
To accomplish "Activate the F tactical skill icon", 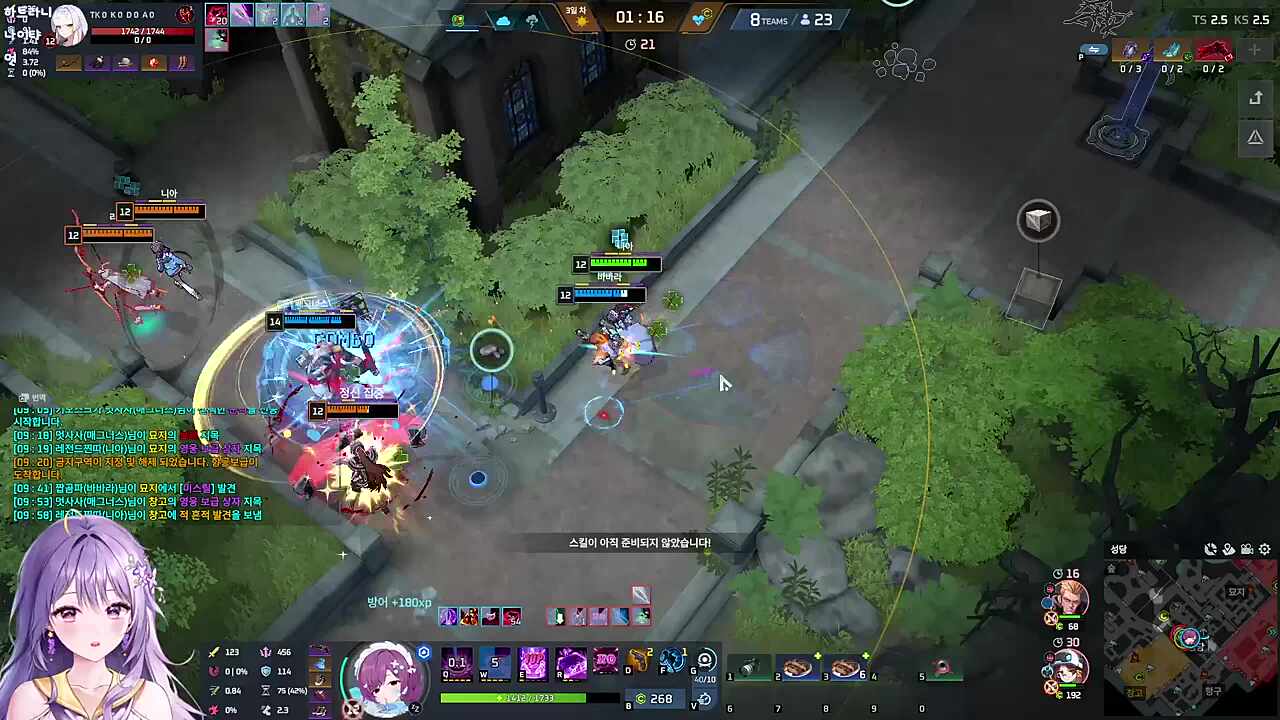I will click(x=671, y=661).
